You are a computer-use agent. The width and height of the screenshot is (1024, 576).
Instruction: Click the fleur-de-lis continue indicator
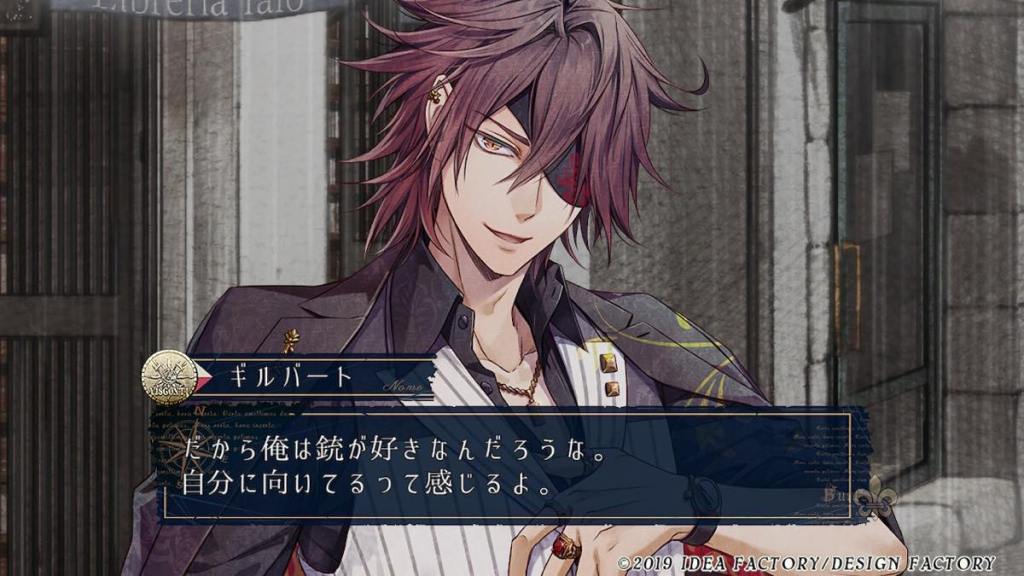coord(874,499)
